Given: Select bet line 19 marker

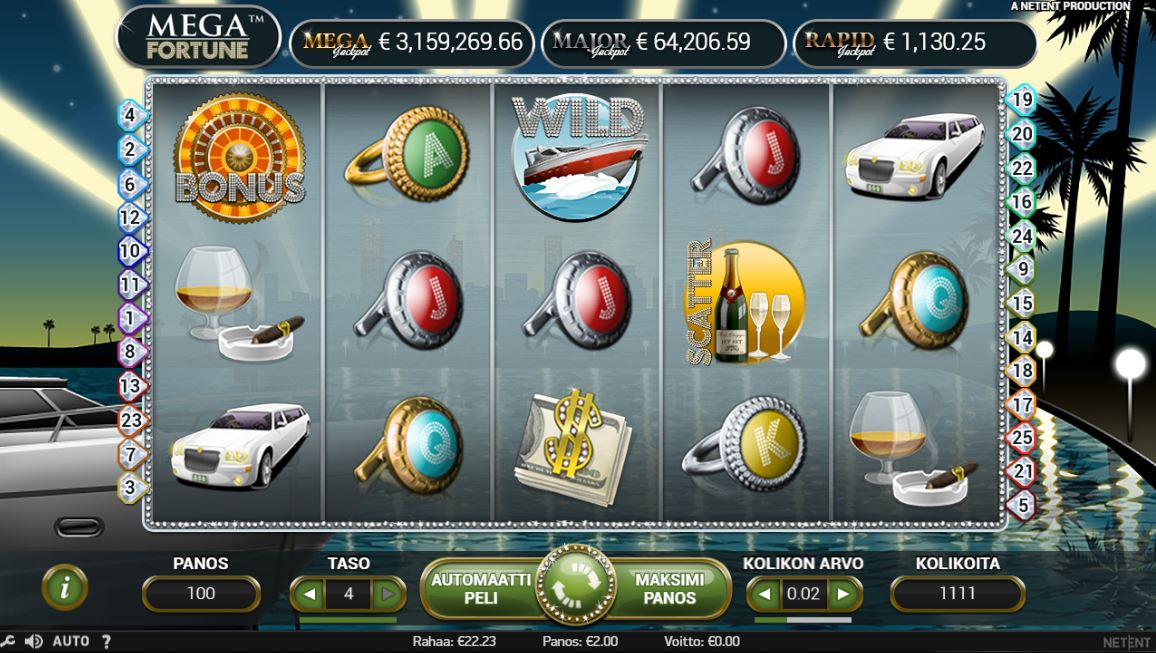Looking at the screenshot, I should pyautogui.click(x=1022, y=99).
